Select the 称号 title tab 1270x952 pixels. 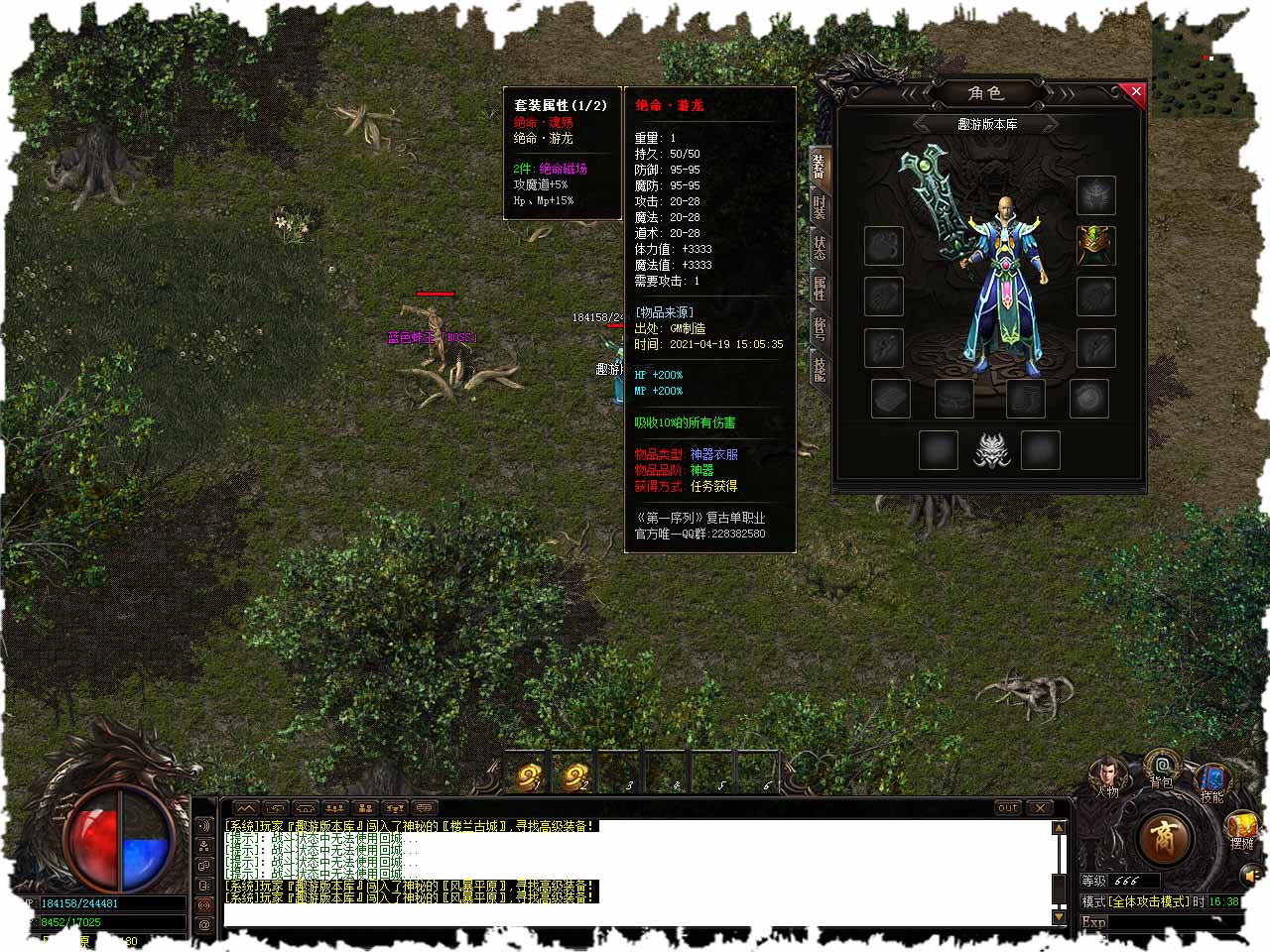tap(820, 329)
